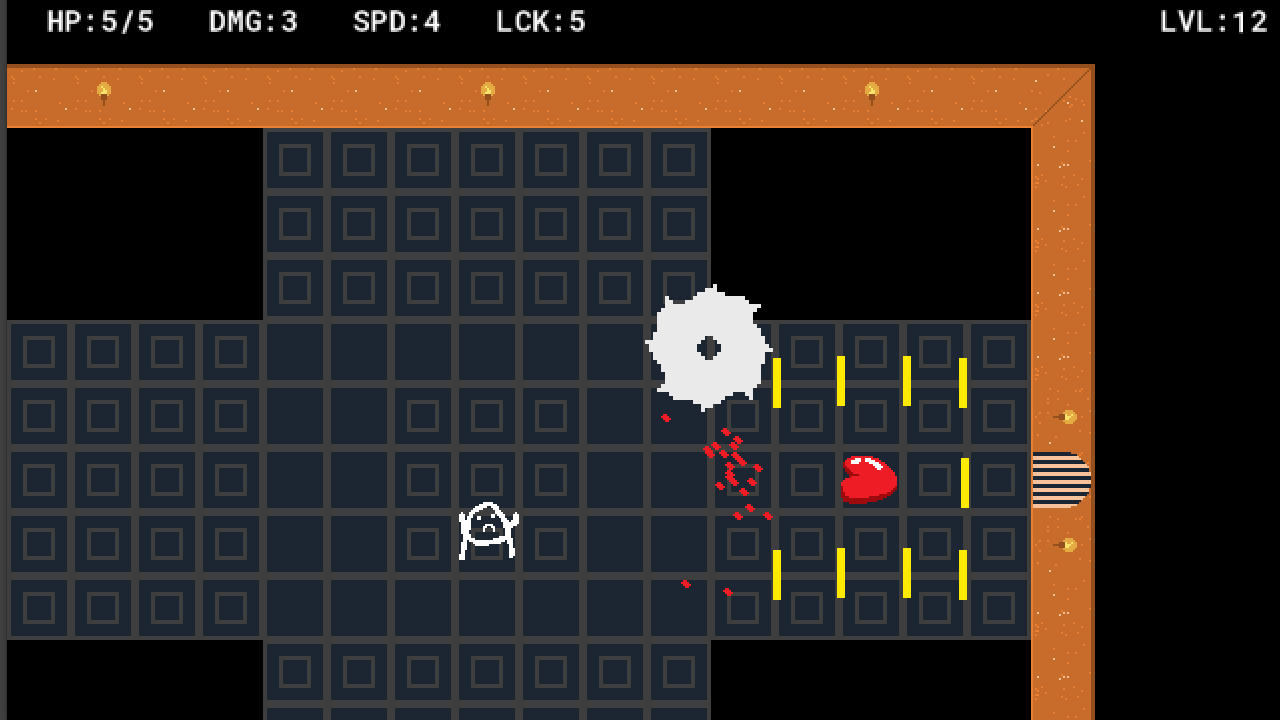Click the torch above the sawblade

coord(870,88)
